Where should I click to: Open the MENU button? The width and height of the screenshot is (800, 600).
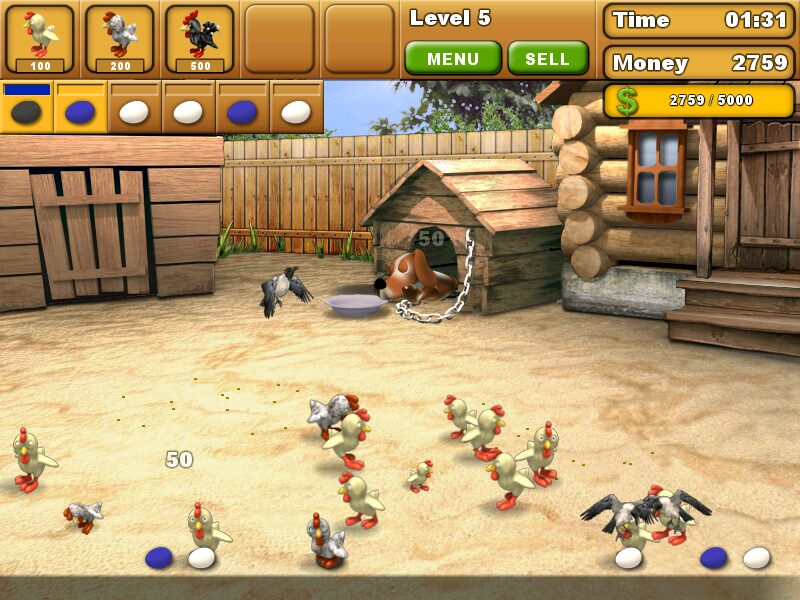pos(453,59)
